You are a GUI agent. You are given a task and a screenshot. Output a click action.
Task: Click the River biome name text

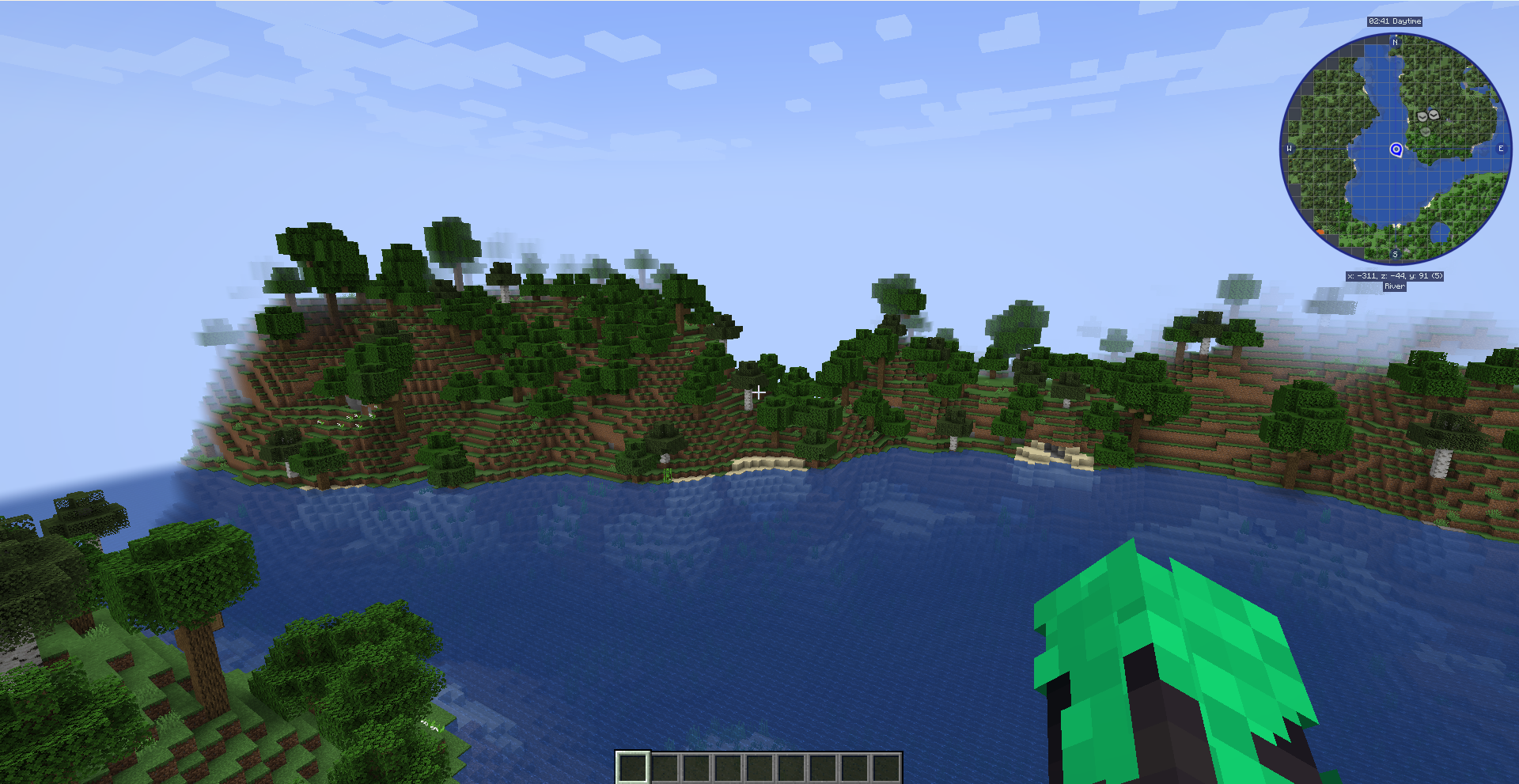(1395, 286)
